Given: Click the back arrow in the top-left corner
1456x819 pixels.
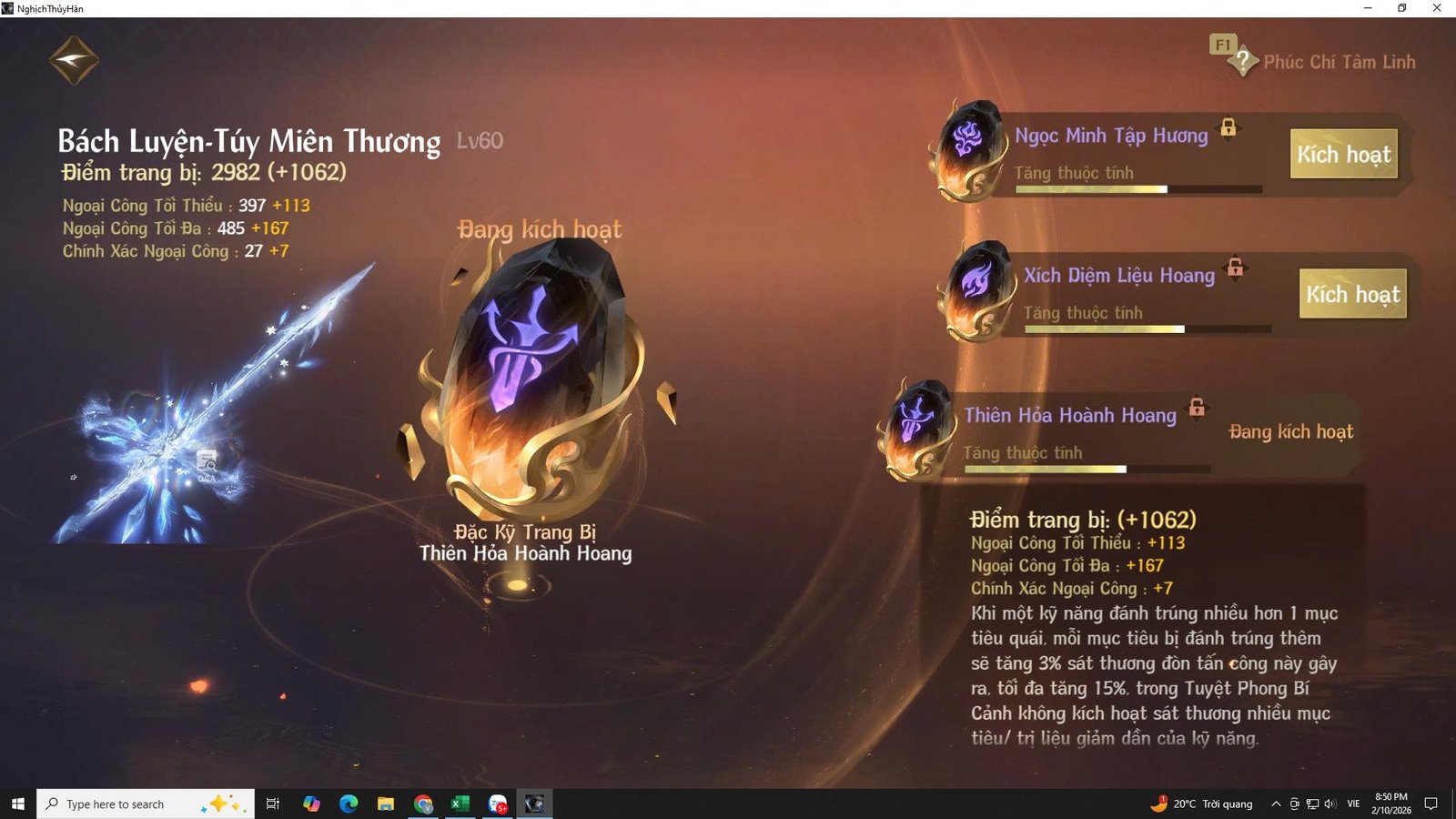Looking at the screenshot, I should coord(73,58).
